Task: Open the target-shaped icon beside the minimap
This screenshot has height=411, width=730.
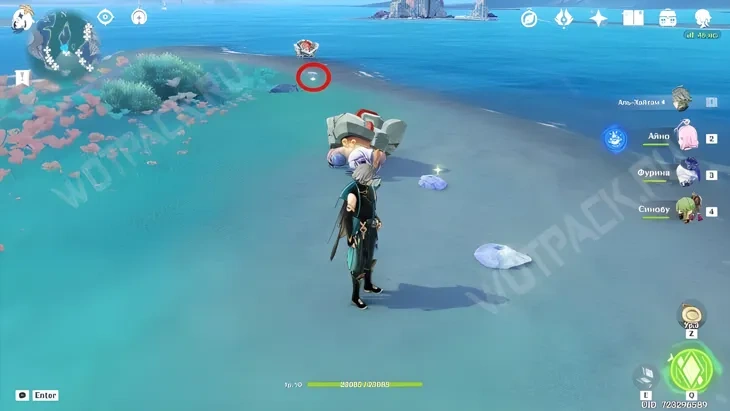Action: pos(105,17)
